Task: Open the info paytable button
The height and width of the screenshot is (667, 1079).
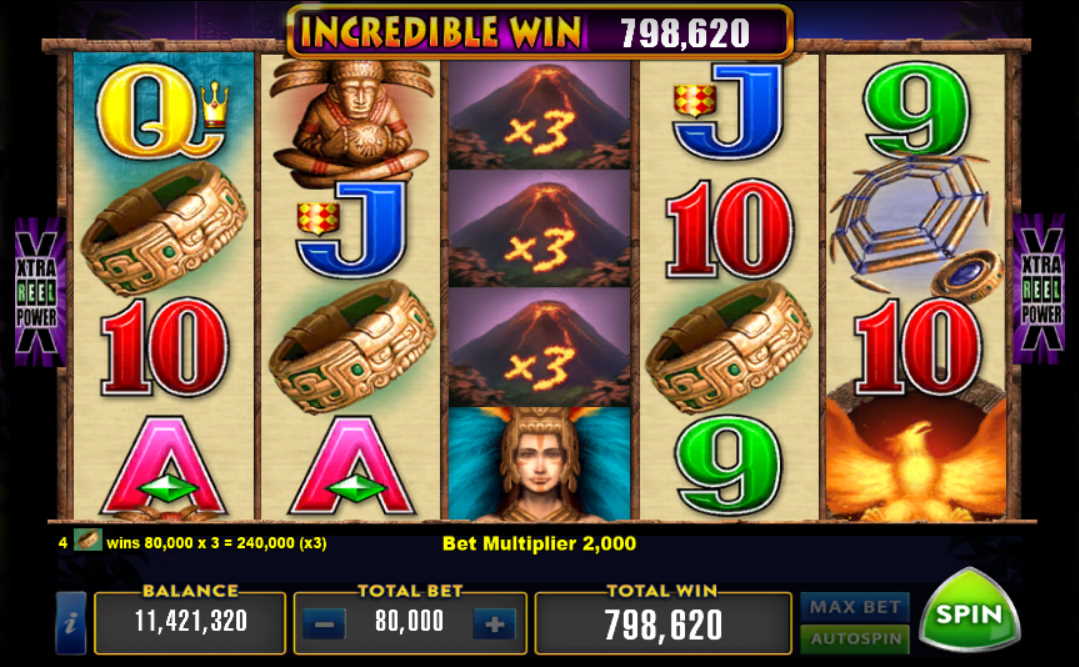Action: (70, 623)
